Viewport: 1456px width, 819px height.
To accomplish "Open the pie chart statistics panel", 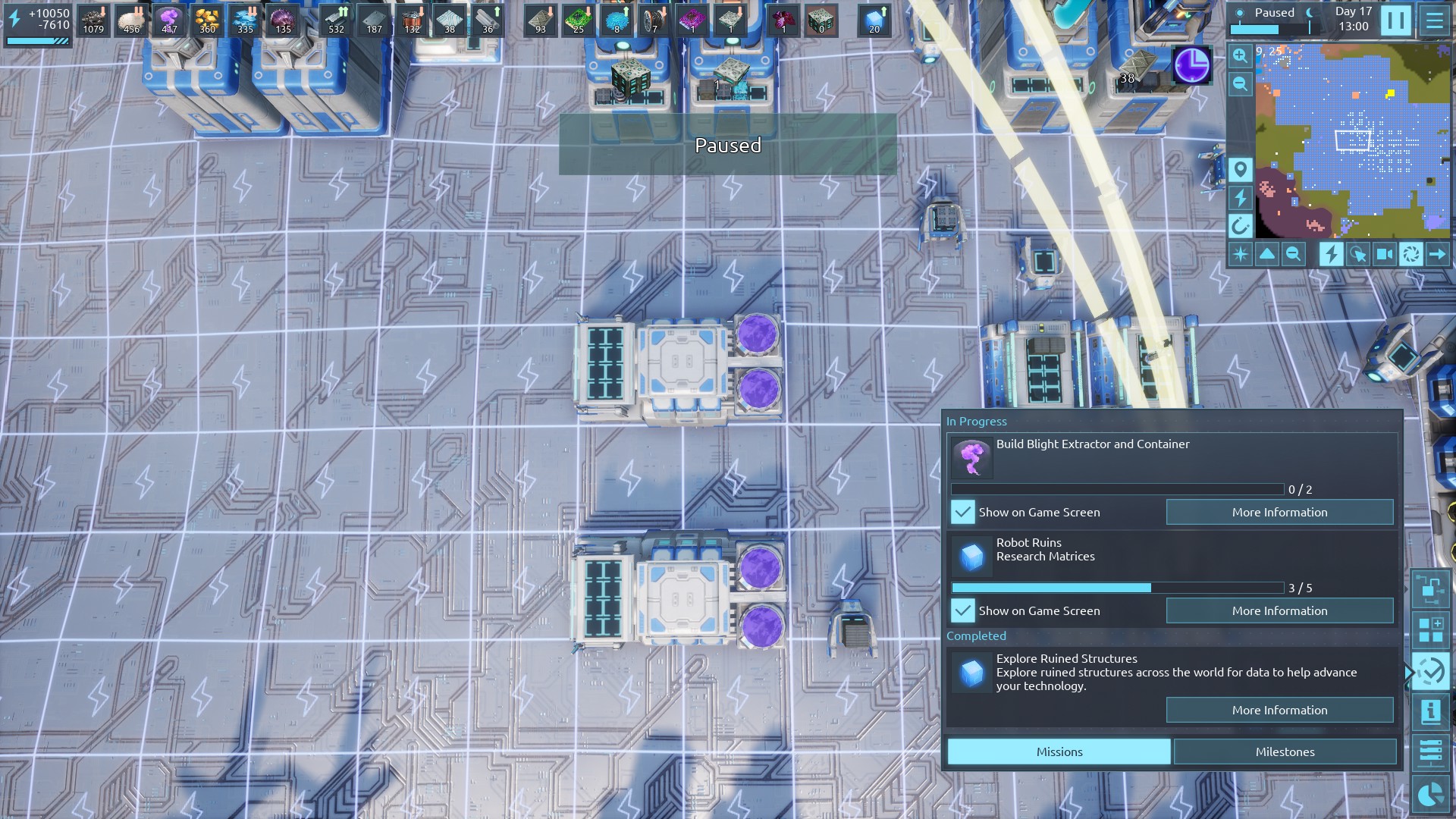I will (1430, 795).
